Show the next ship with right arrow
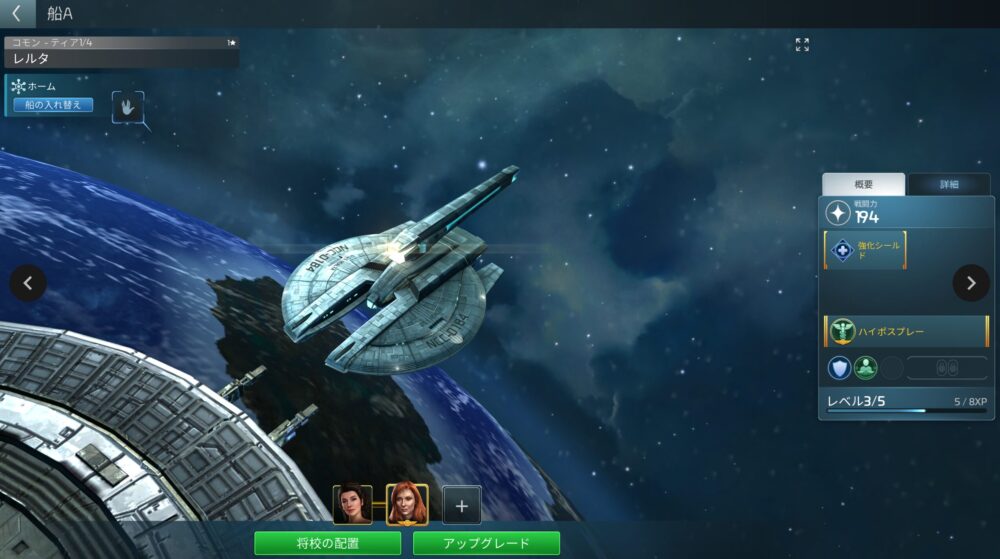Screen dimensions: 1000x559 971,283
